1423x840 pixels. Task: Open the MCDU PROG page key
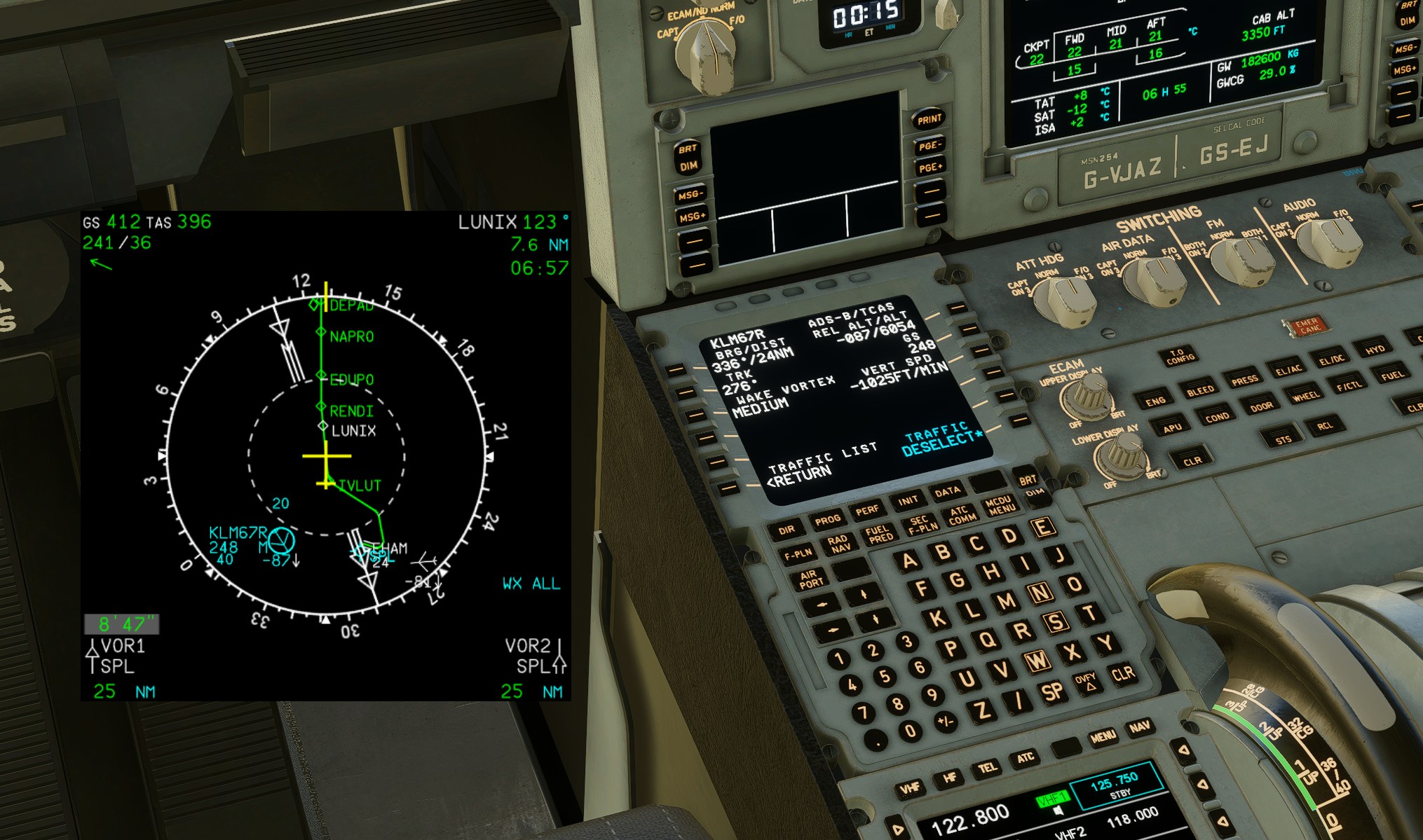[x=827, y=521]
